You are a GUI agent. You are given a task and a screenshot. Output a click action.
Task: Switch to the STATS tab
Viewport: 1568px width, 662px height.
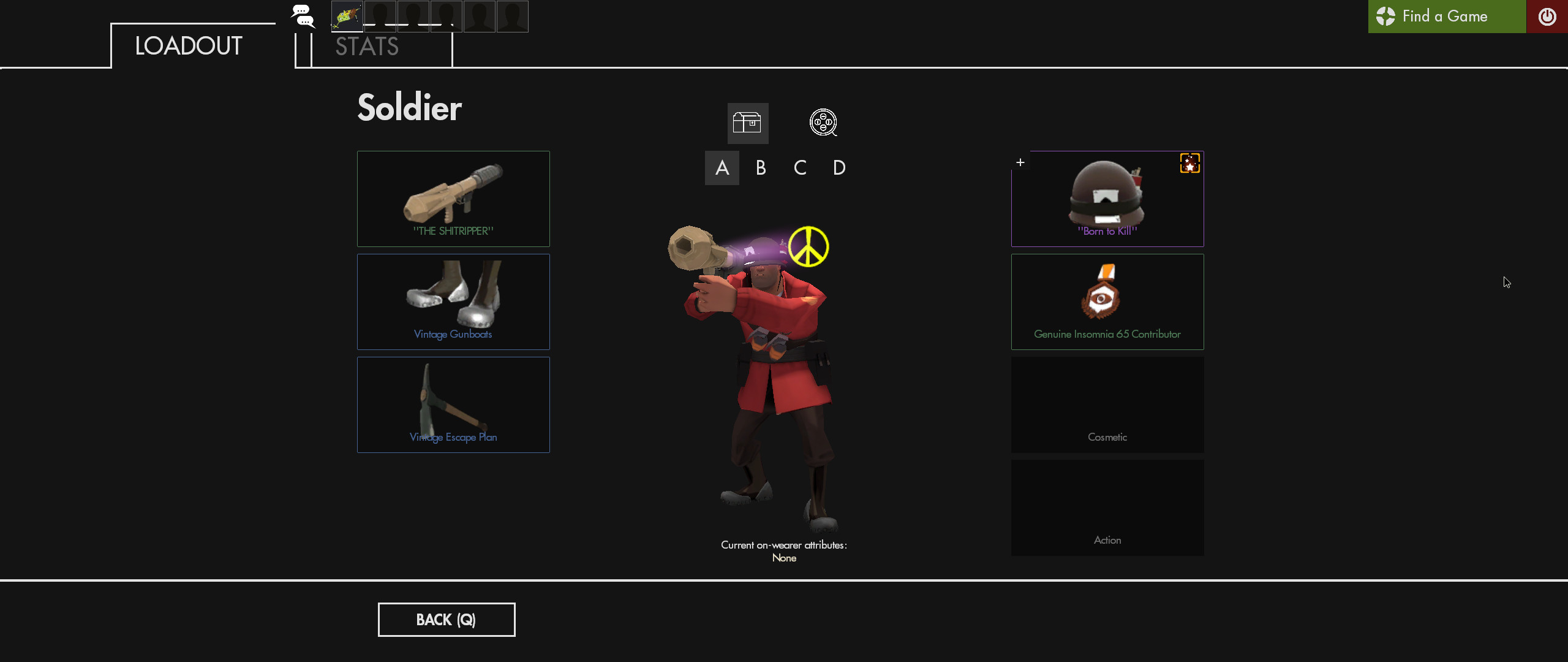click(x=366, y=45)
